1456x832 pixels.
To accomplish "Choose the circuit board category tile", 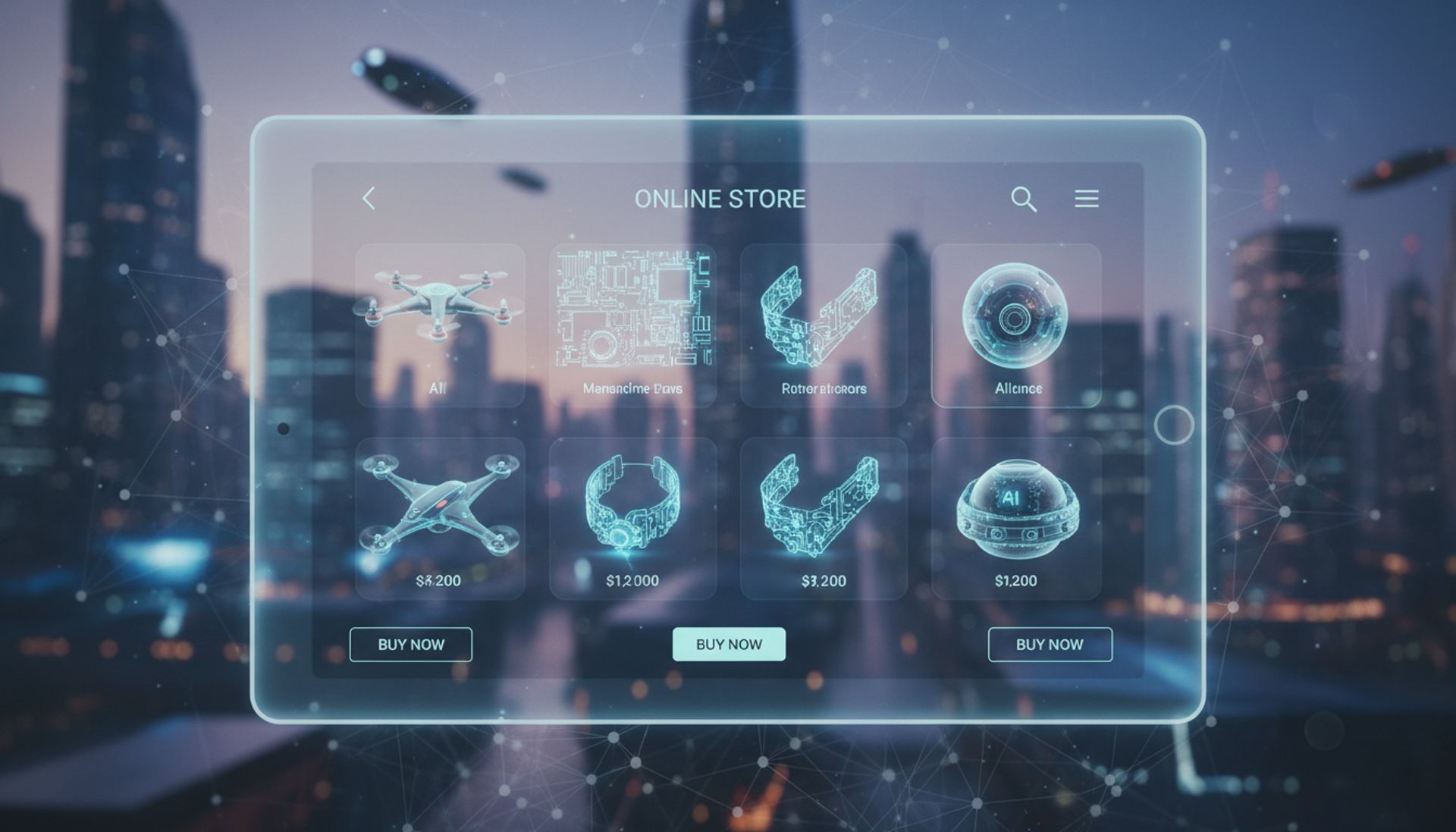I will click(632, 325).
